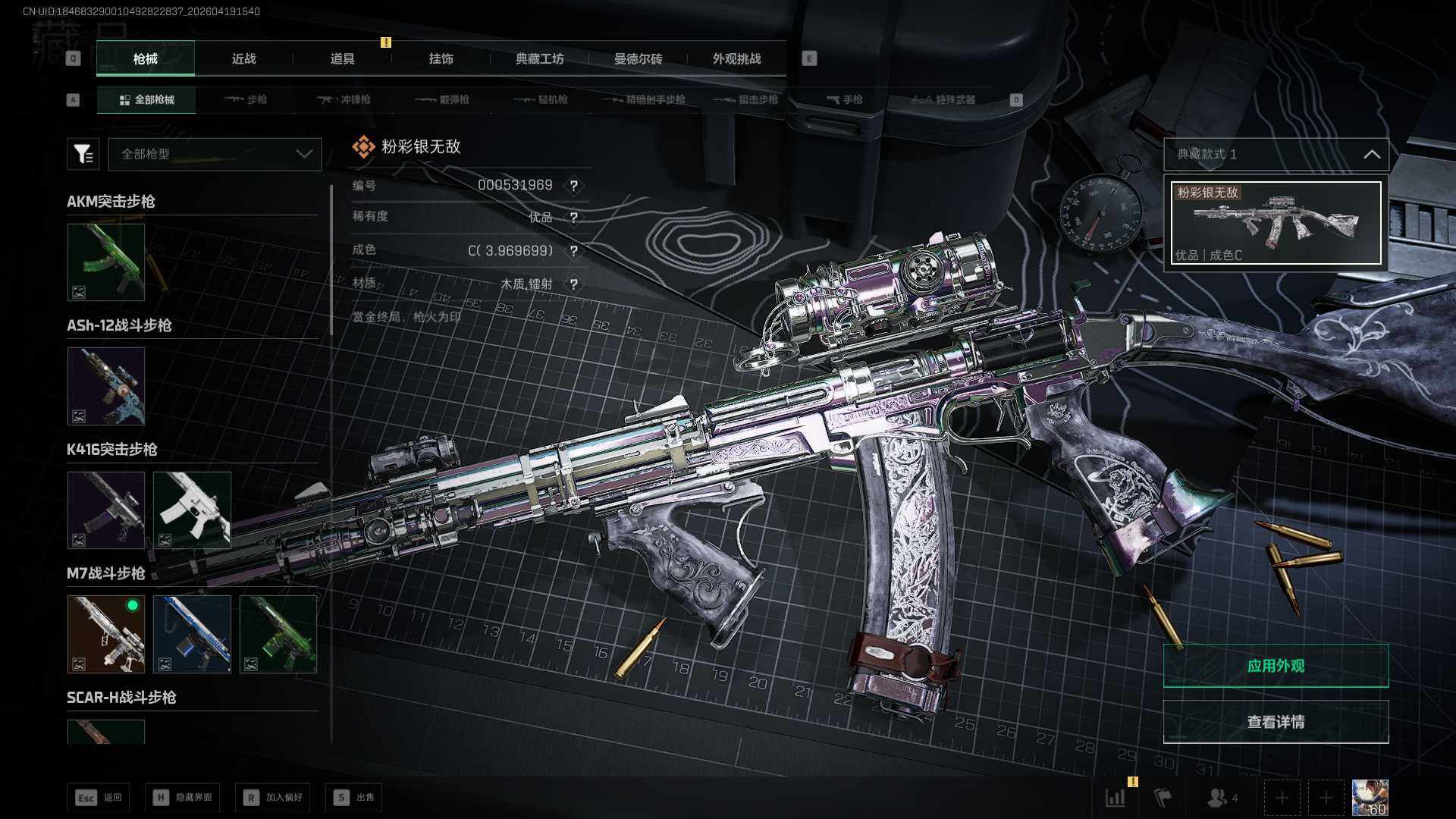Filter weapons by 手枪 pistol category
This screenshot has height=819, width=1456.
pos(845,100)
